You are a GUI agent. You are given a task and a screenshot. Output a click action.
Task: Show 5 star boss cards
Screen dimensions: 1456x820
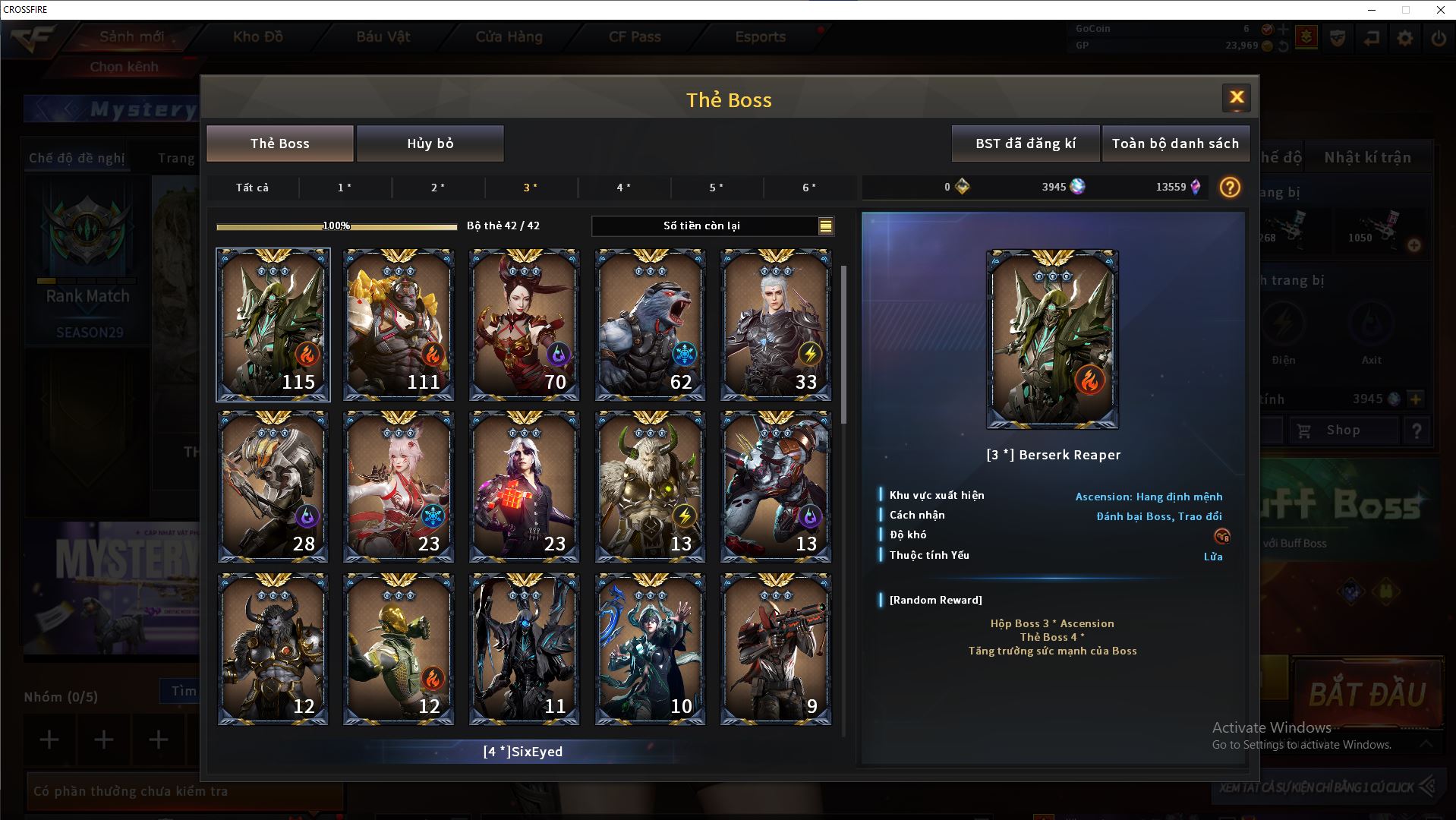click(x=717, y=188)
